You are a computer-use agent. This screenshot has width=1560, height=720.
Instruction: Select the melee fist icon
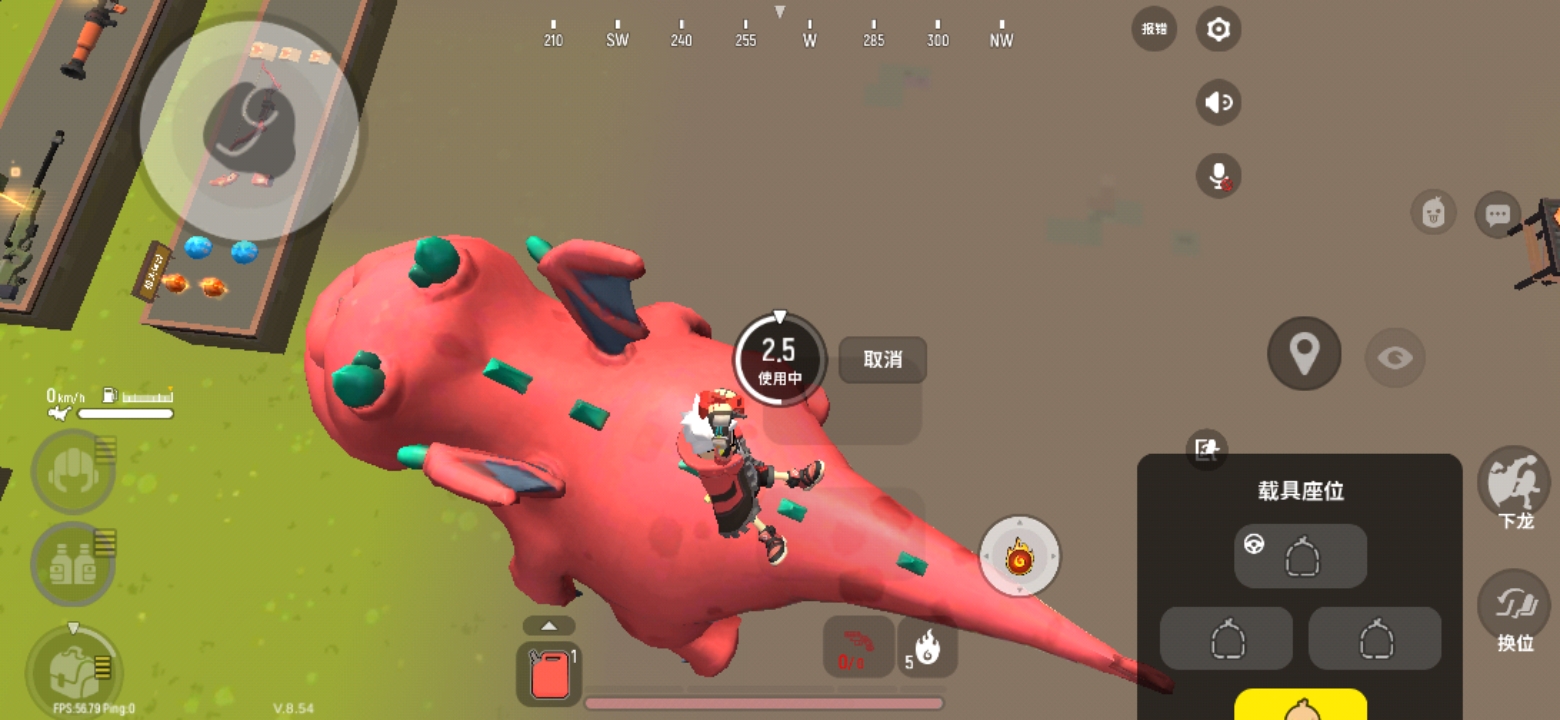tap(72, 472)
